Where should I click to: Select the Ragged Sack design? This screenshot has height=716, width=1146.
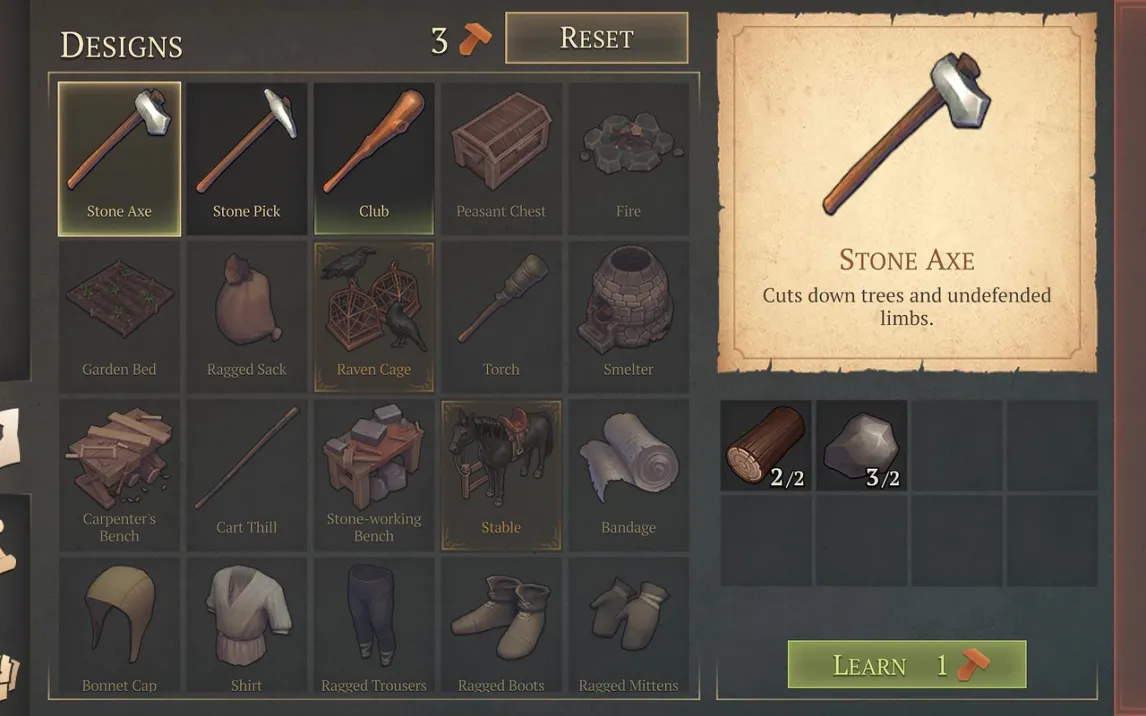[x=246, y=316]
